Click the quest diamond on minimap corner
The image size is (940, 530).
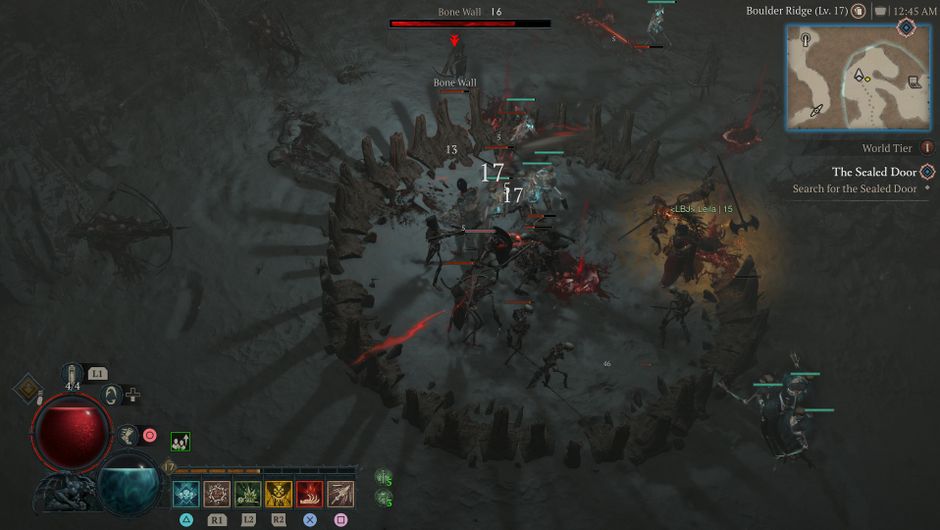(x=906, y=27)
